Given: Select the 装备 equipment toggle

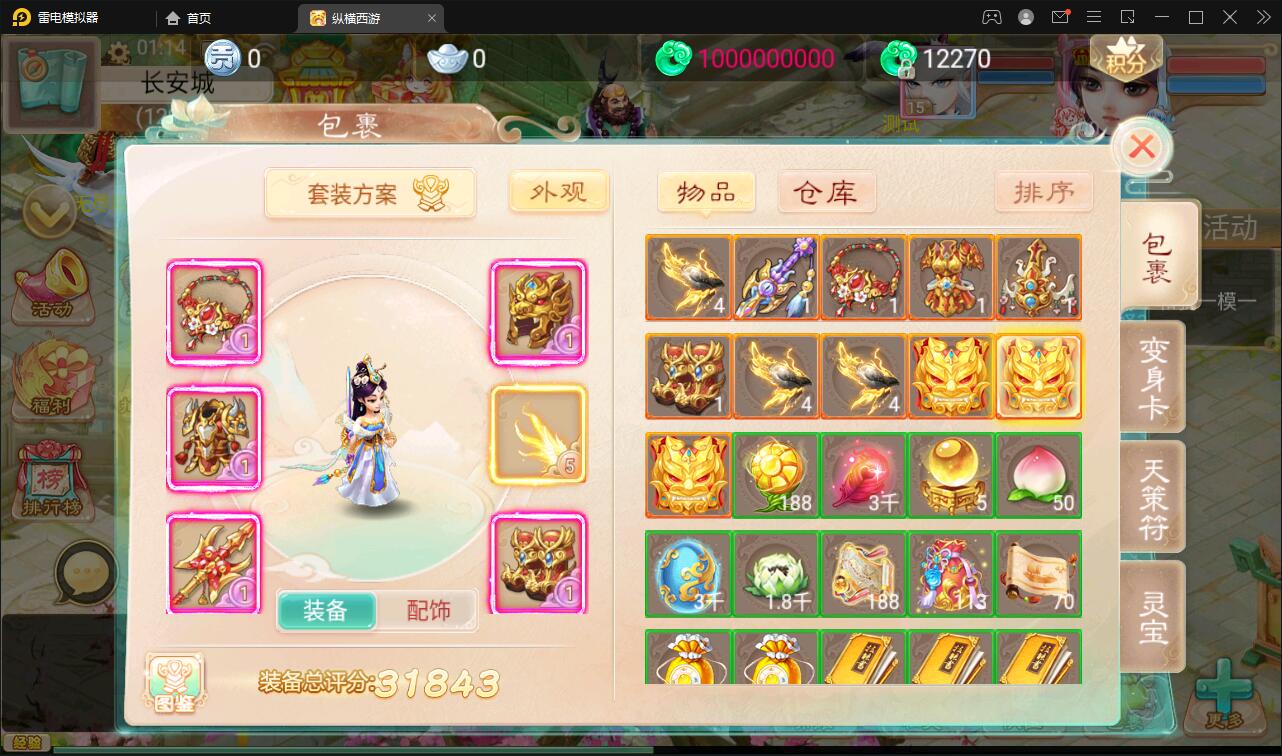Looking at the screenshot, I should (x=327, y=608).
